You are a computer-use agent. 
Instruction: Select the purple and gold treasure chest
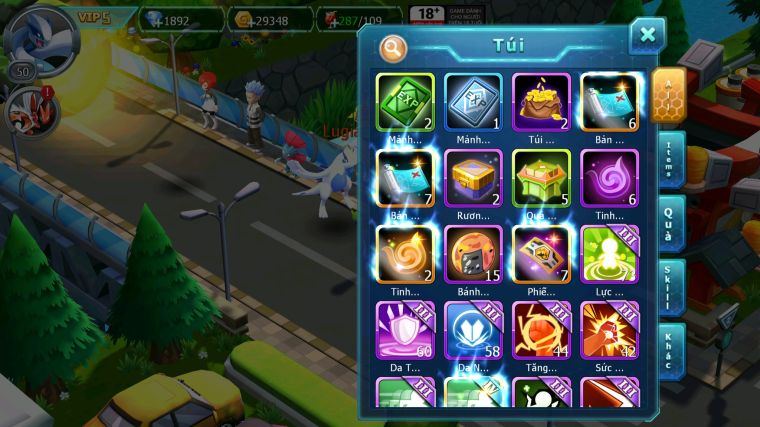[x=473, y=179]
